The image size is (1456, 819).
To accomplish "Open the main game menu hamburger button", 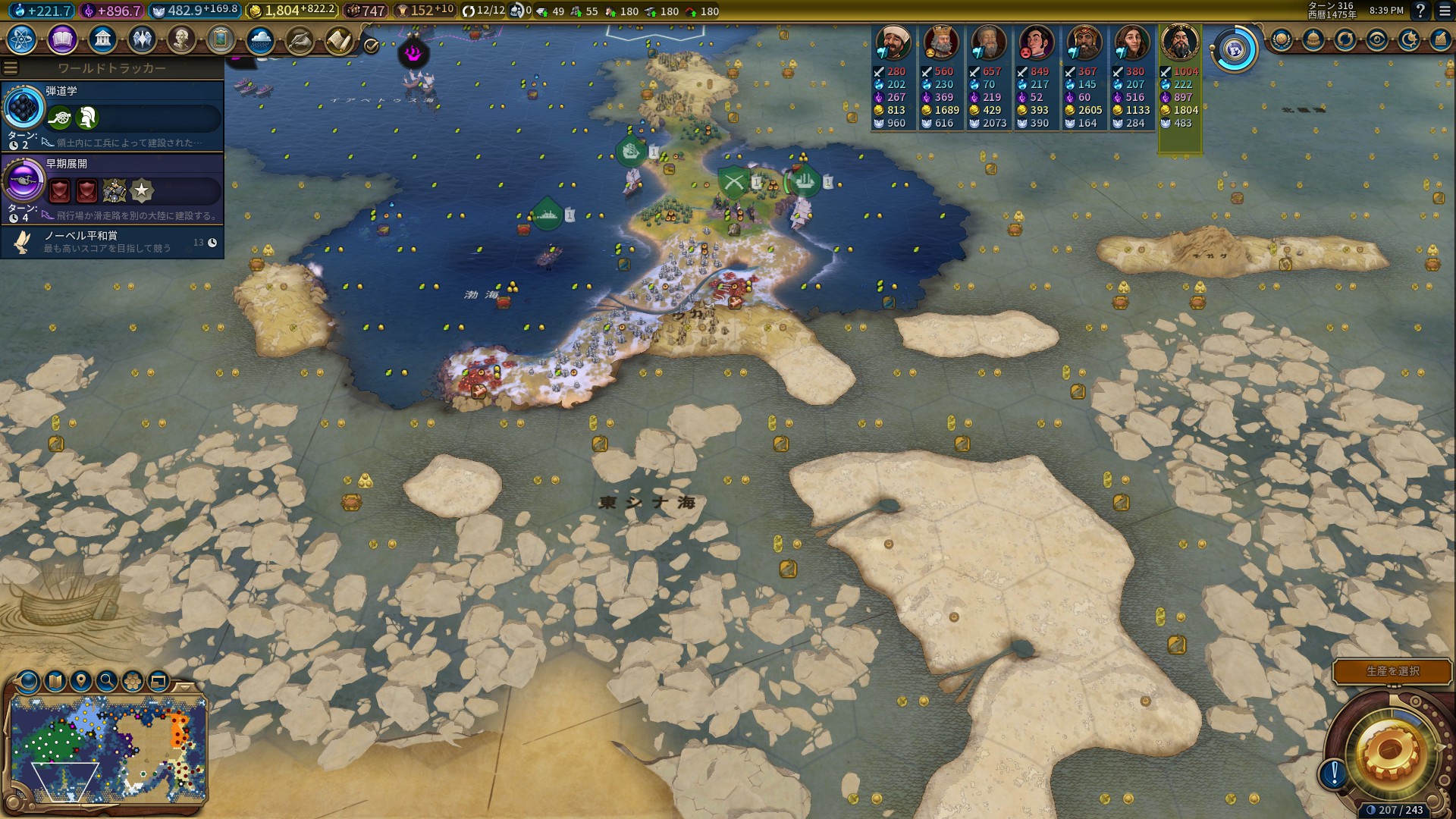I will [x=1444, y=11].
